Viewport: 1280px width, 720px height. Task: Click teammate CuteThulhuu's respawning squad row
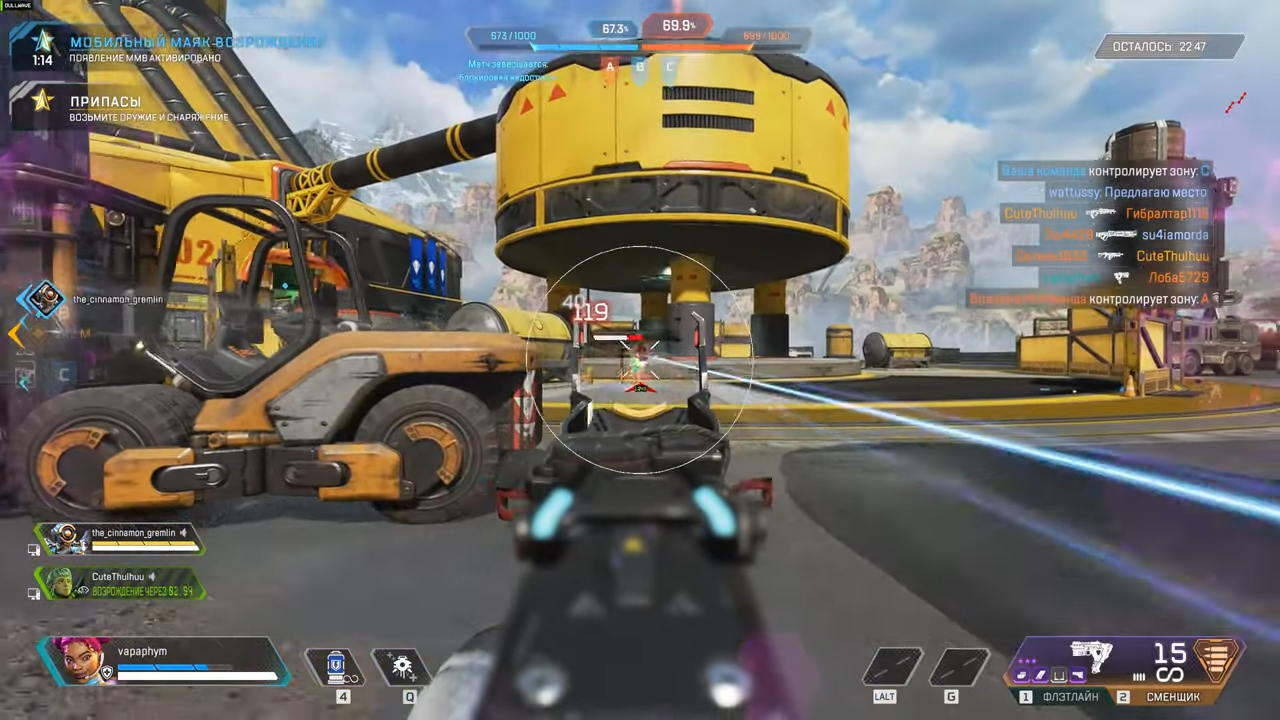(x=120, y=583)
